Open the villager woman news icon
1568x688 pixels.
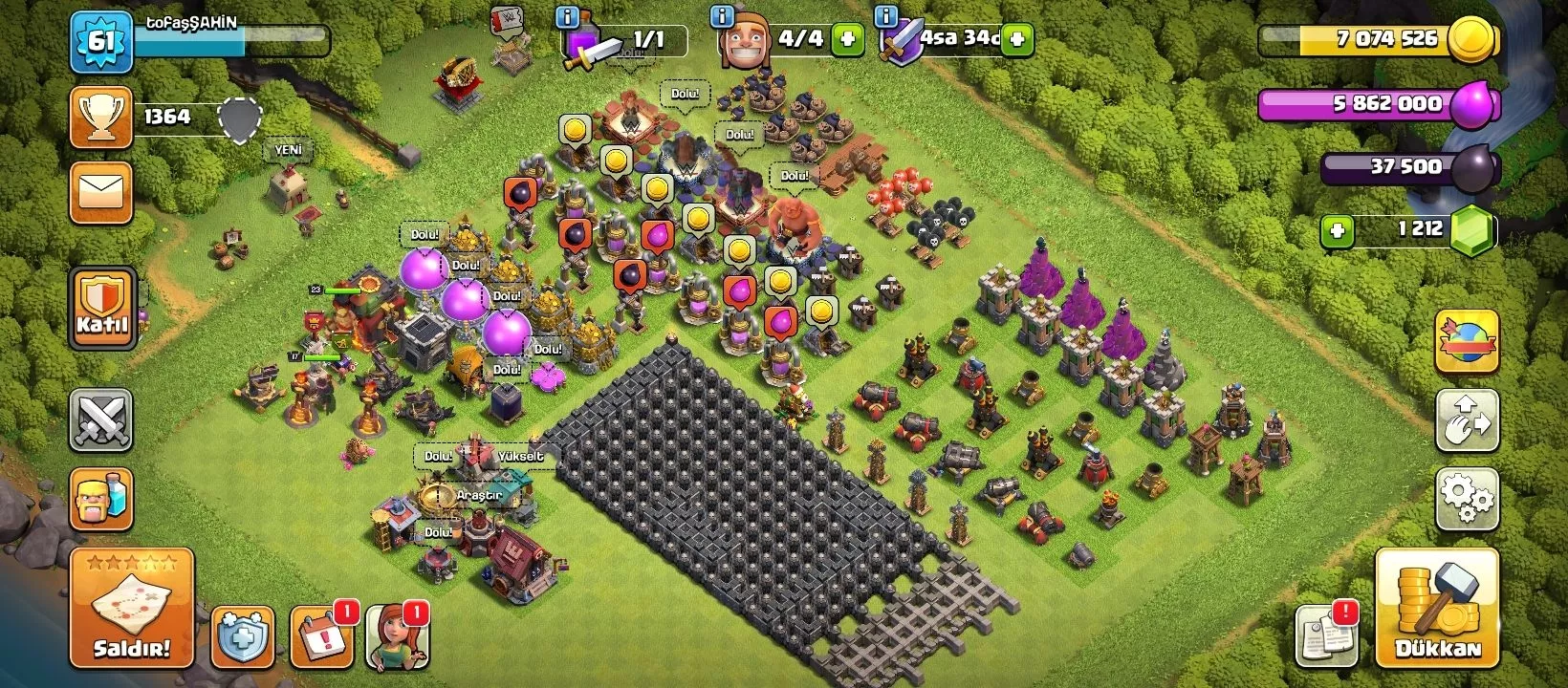coord(397,636)
